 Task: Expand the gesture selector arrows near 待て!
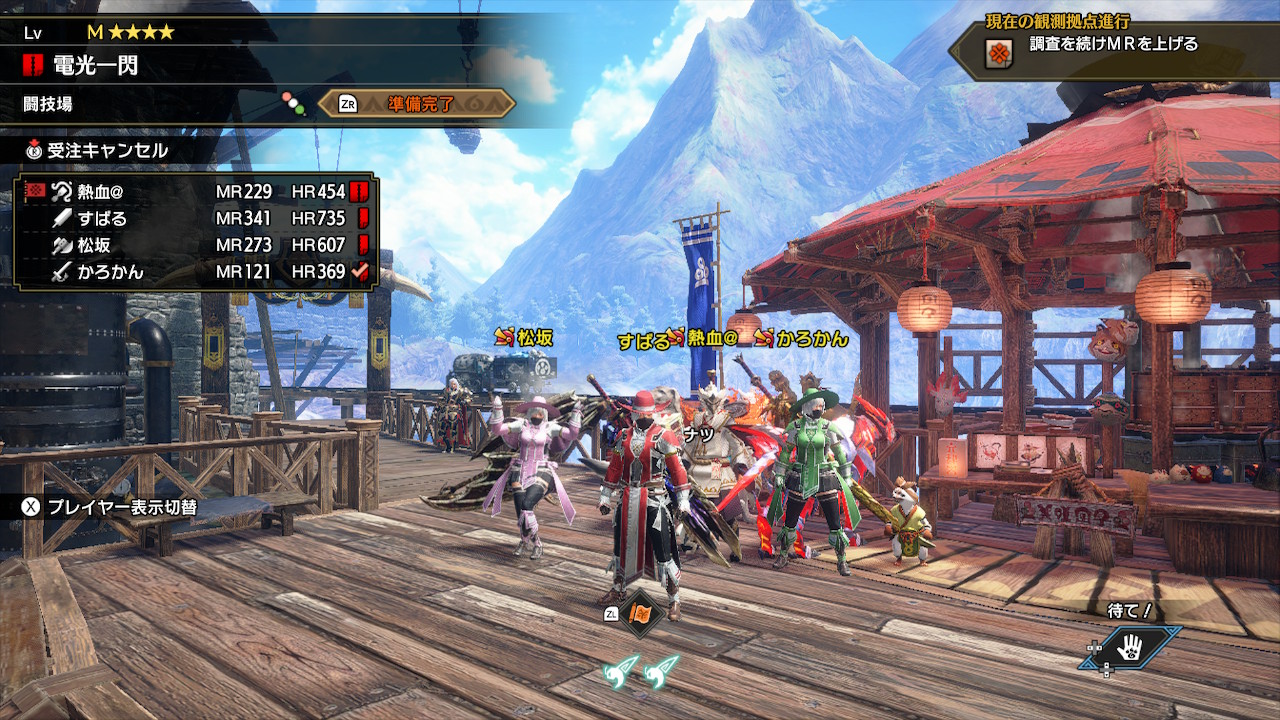tap(1094, 647)
